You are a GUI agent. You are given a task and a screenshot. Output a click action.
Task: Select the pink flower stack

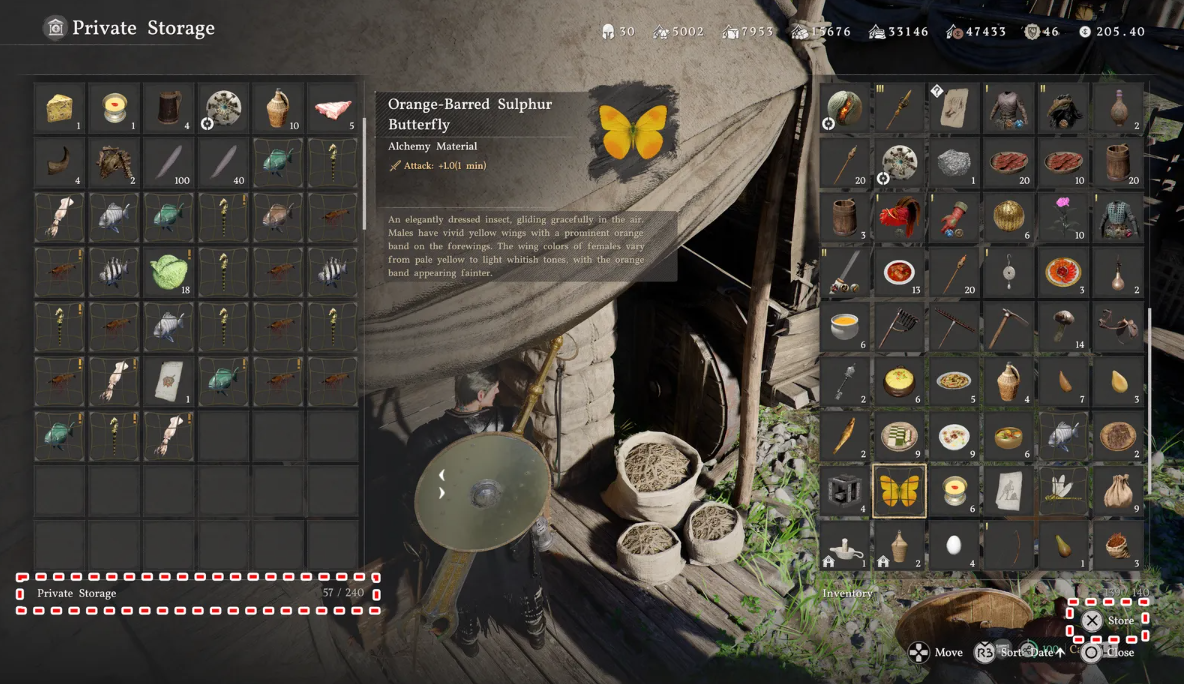coord(1062,217)
